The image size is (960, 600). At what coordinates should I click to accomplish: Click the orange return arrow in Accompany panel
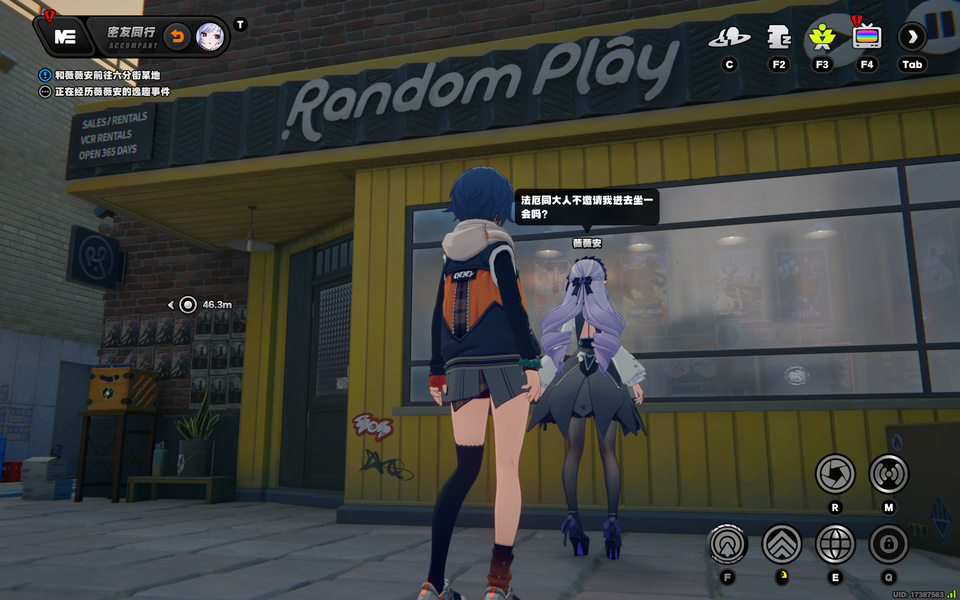pos(176,36)
